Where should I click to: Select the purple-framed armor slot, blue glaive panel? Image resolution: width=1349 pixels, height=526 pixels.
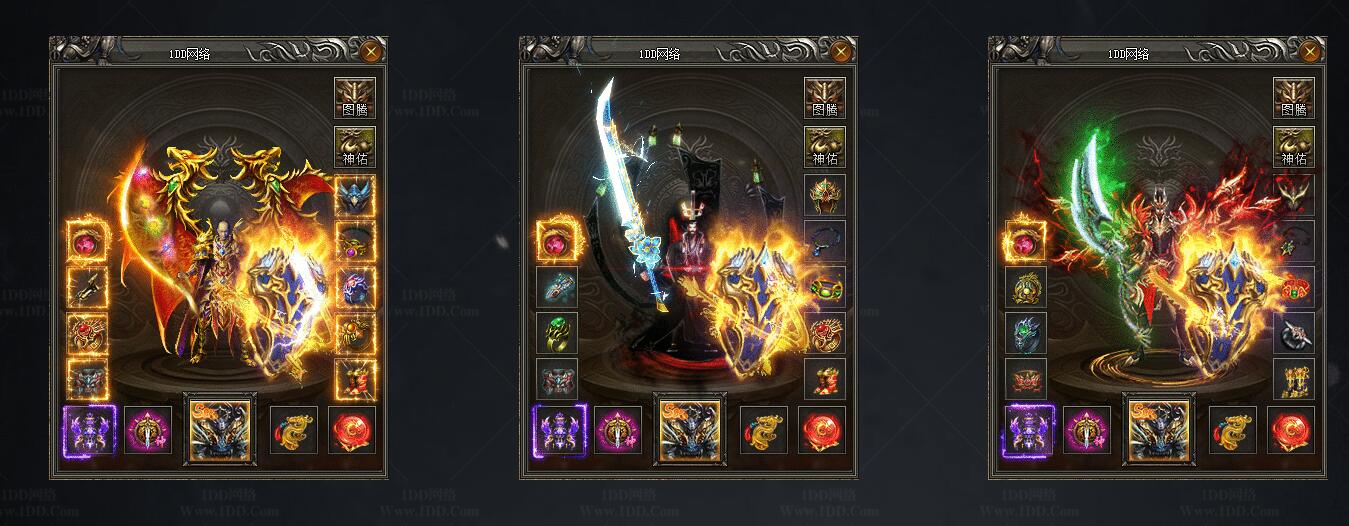point(558,430)
